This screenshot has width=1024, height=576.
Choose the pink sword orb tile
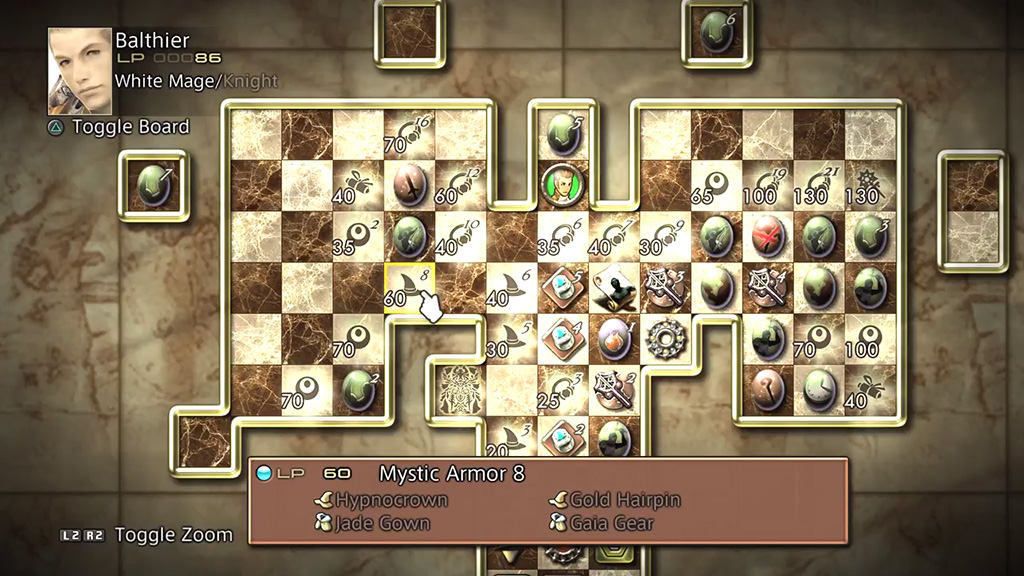(410, 186)
